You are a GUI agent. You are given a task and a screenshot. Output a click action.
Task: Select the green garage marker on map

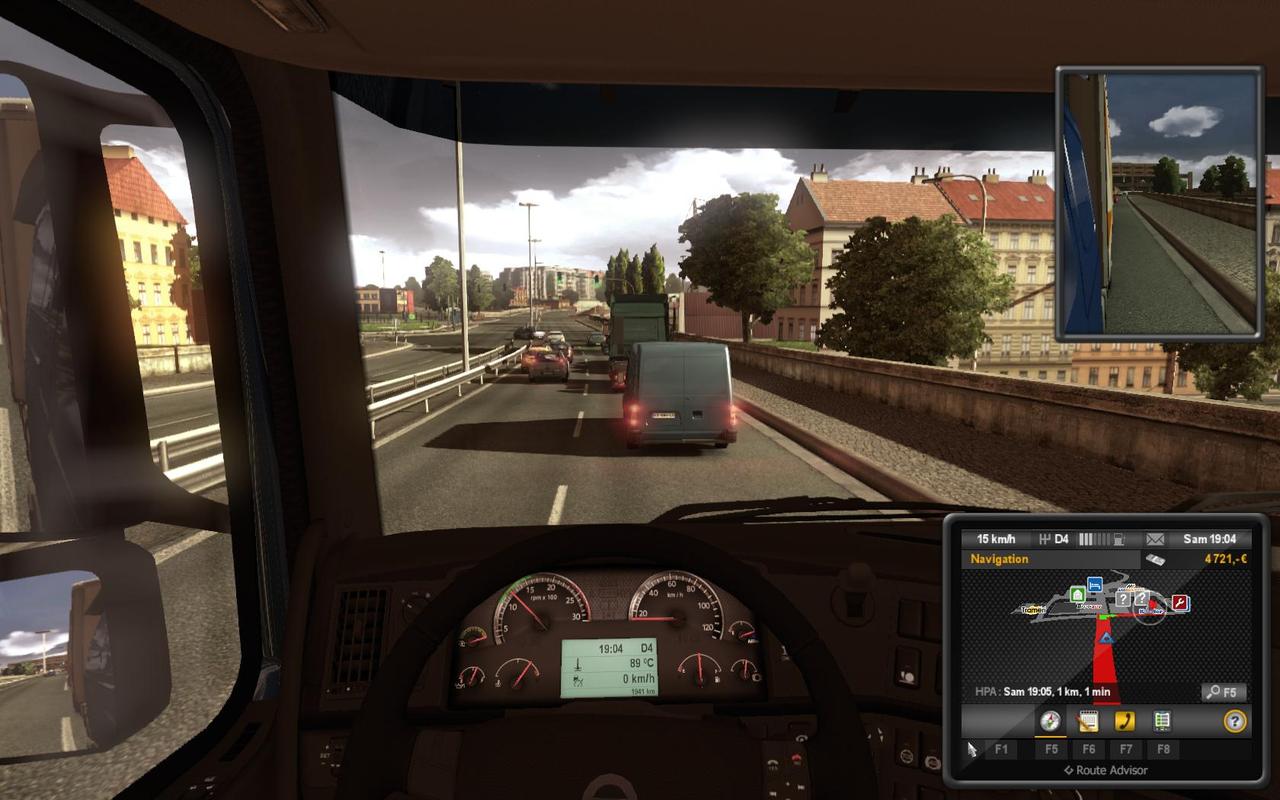coord(1077,594)
